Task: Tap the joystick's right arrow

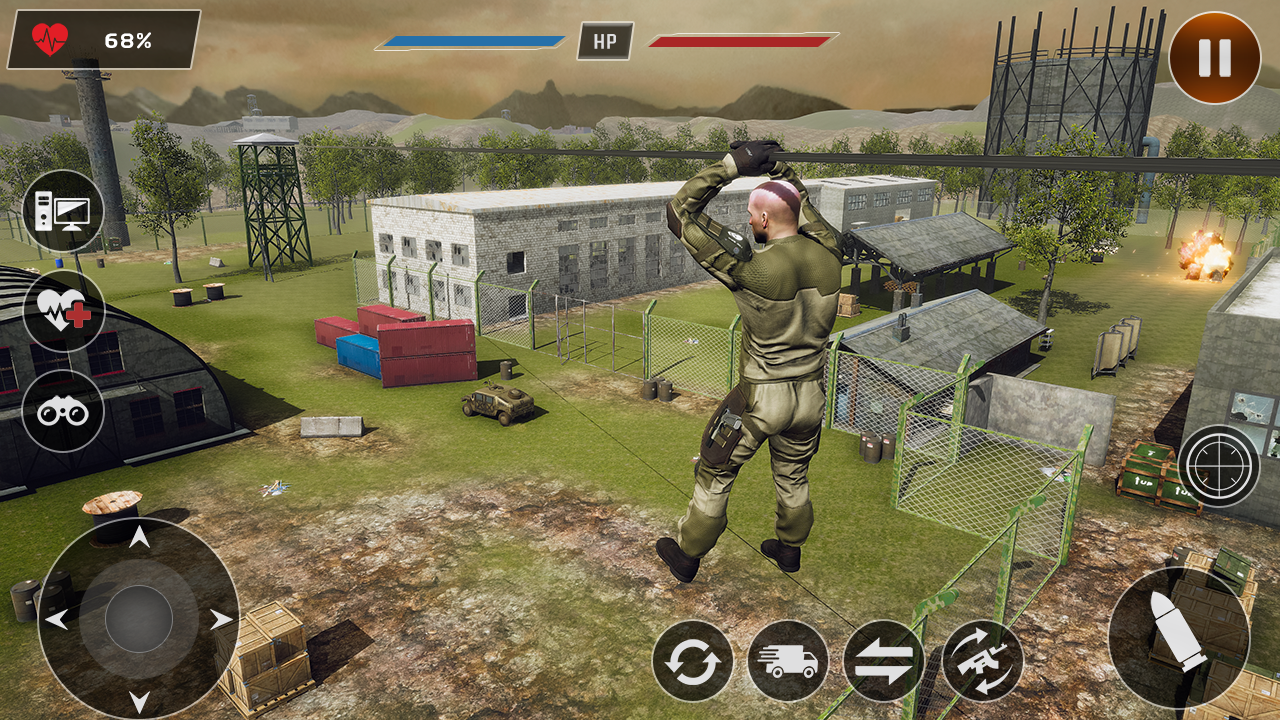Action: [x=220, y=620]
